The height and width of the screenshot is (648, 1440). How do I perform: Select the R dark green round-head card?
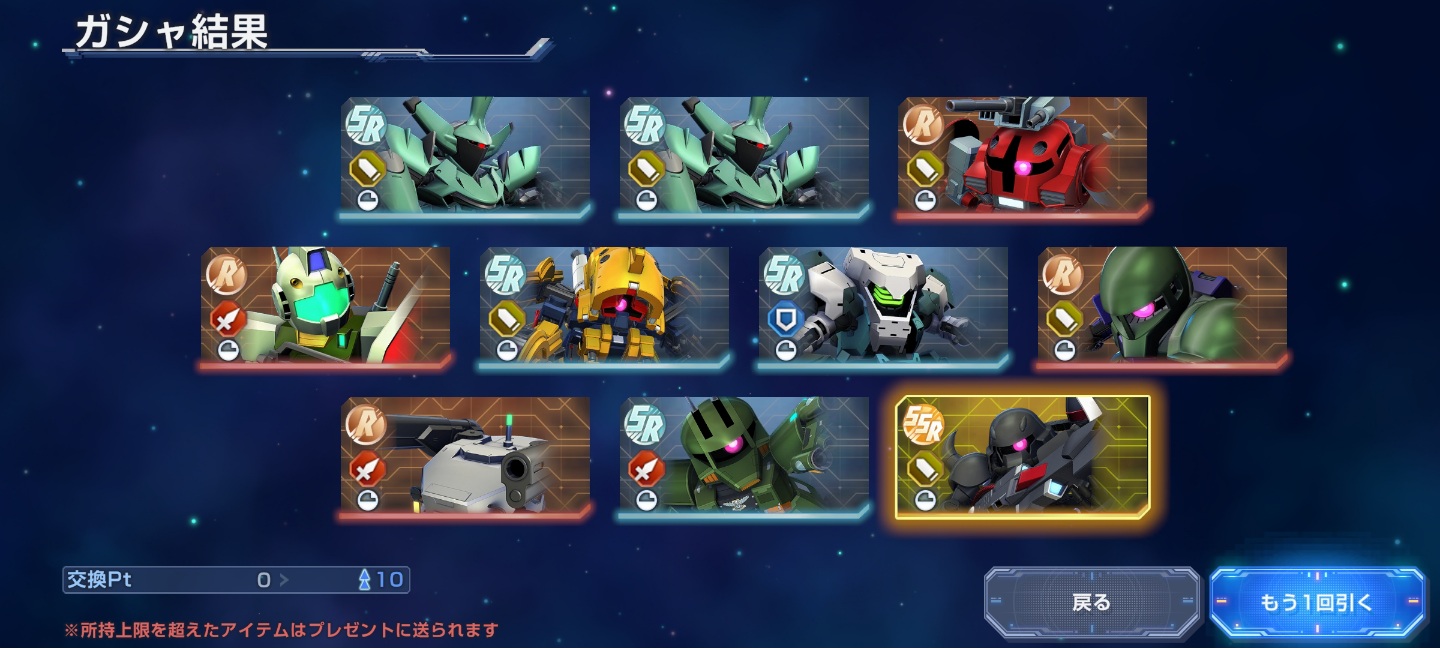pos(1162,306)
